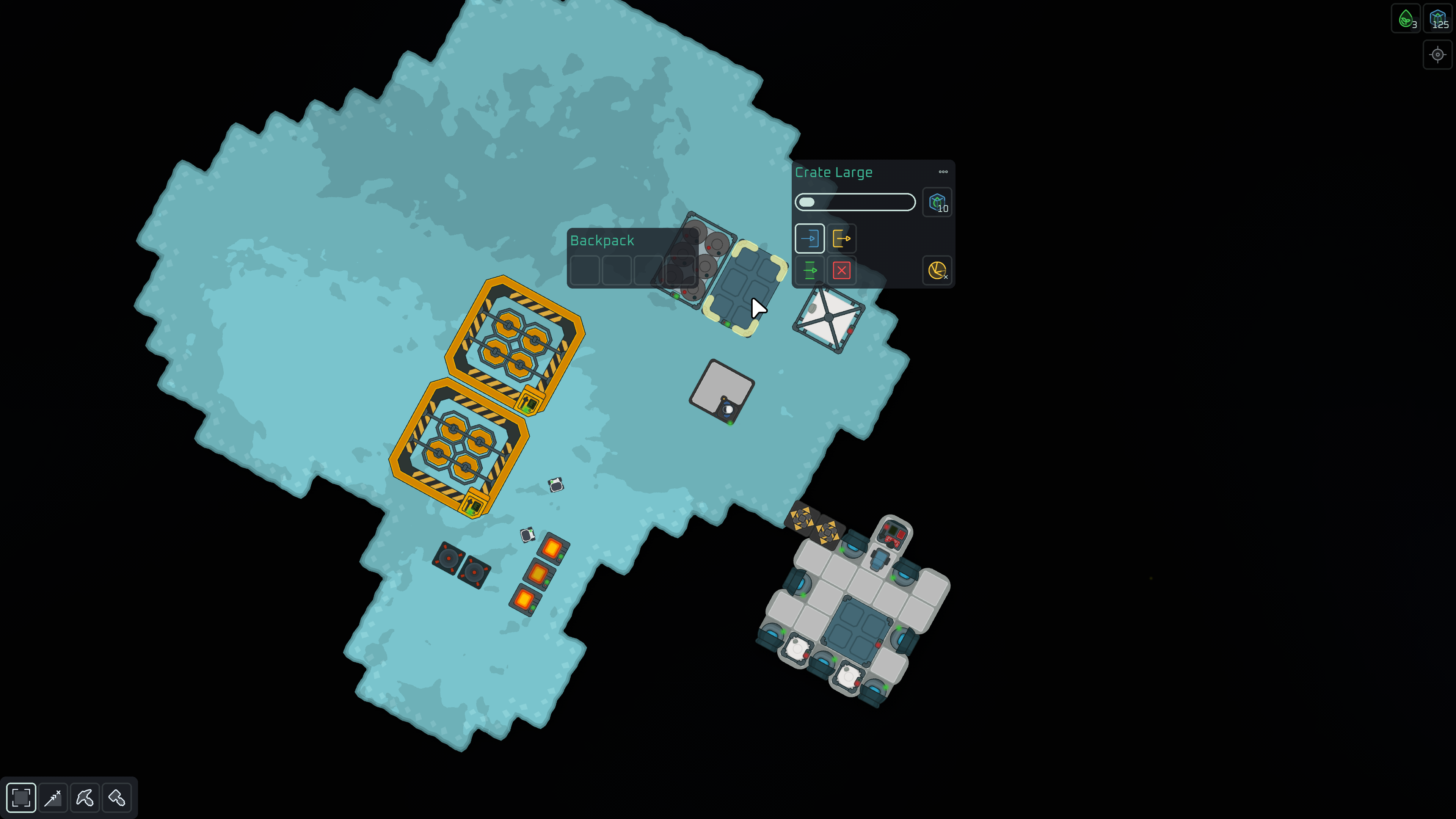Click the Crate Large panel title
Viewport: 1456px width, 819px height.
click(834, 172)
